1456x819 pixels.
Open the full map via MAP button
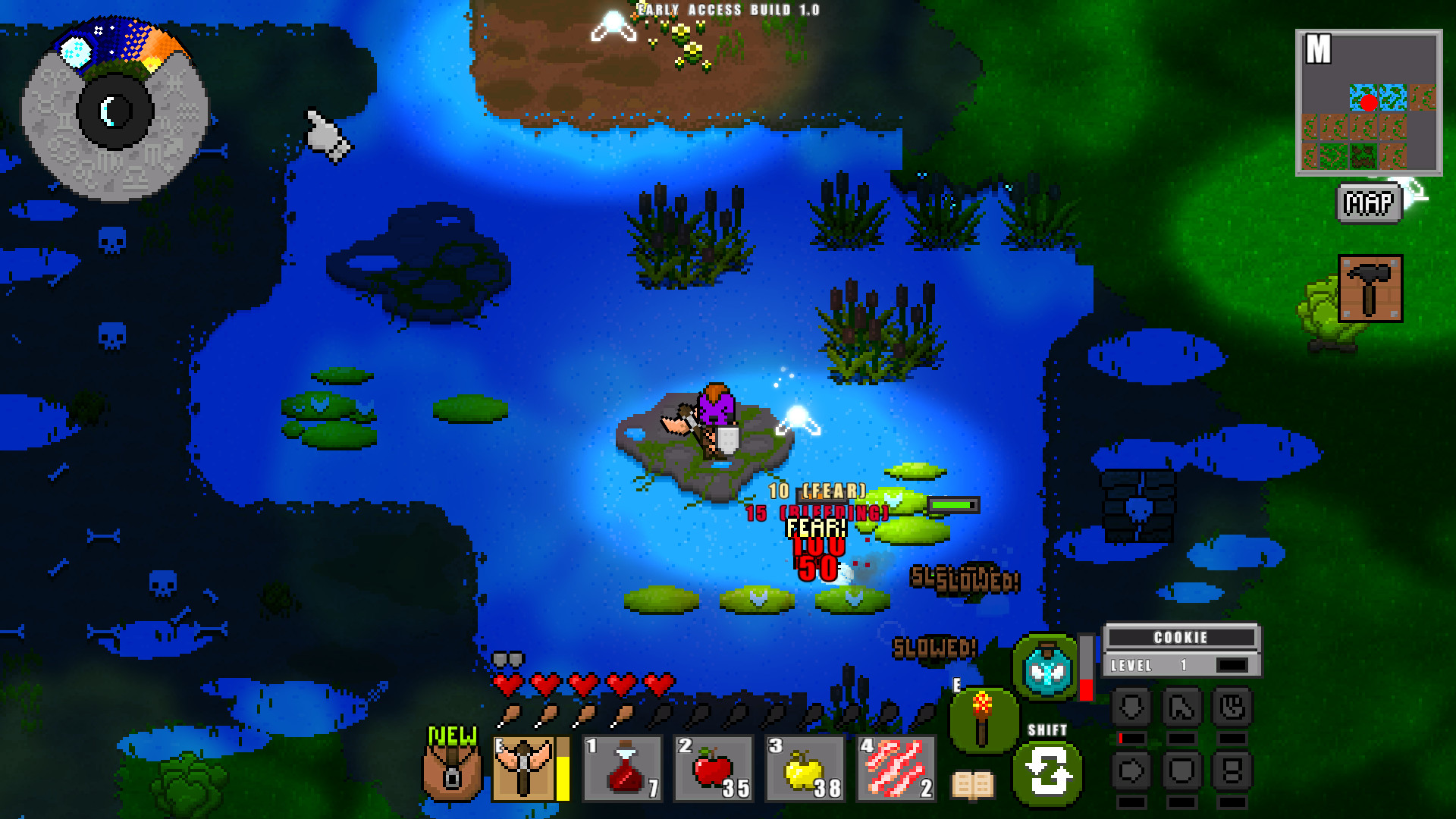click(x=1367, y=202)
